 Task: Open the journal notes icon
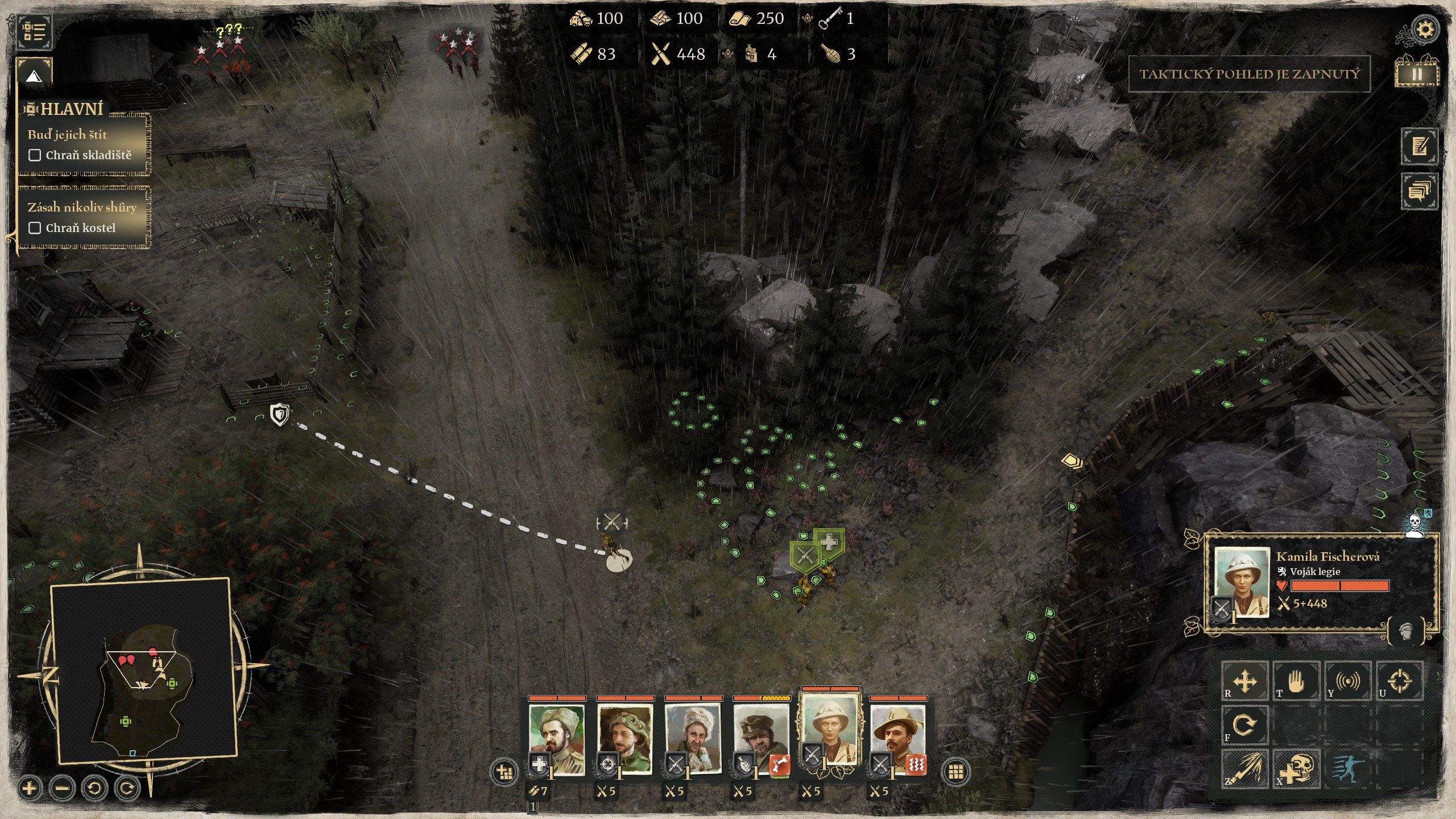coord(1420,146)
